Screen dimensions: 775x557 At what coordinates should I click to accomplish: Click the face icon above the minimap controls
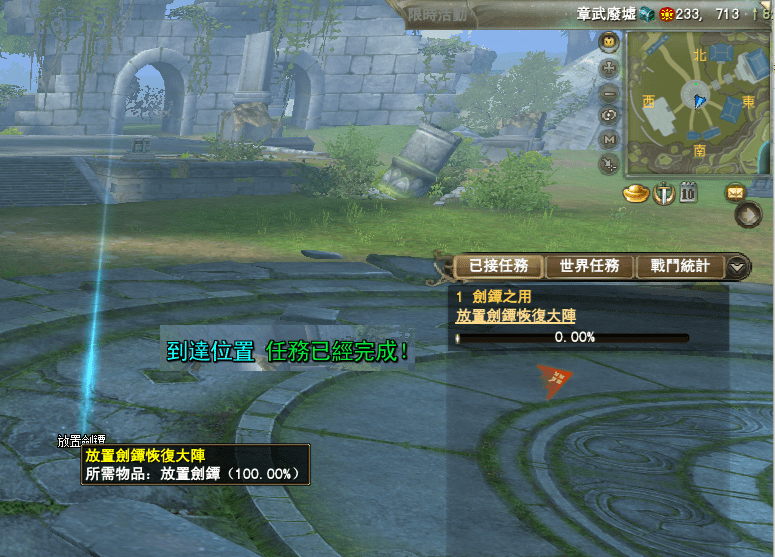pos(609,43)
